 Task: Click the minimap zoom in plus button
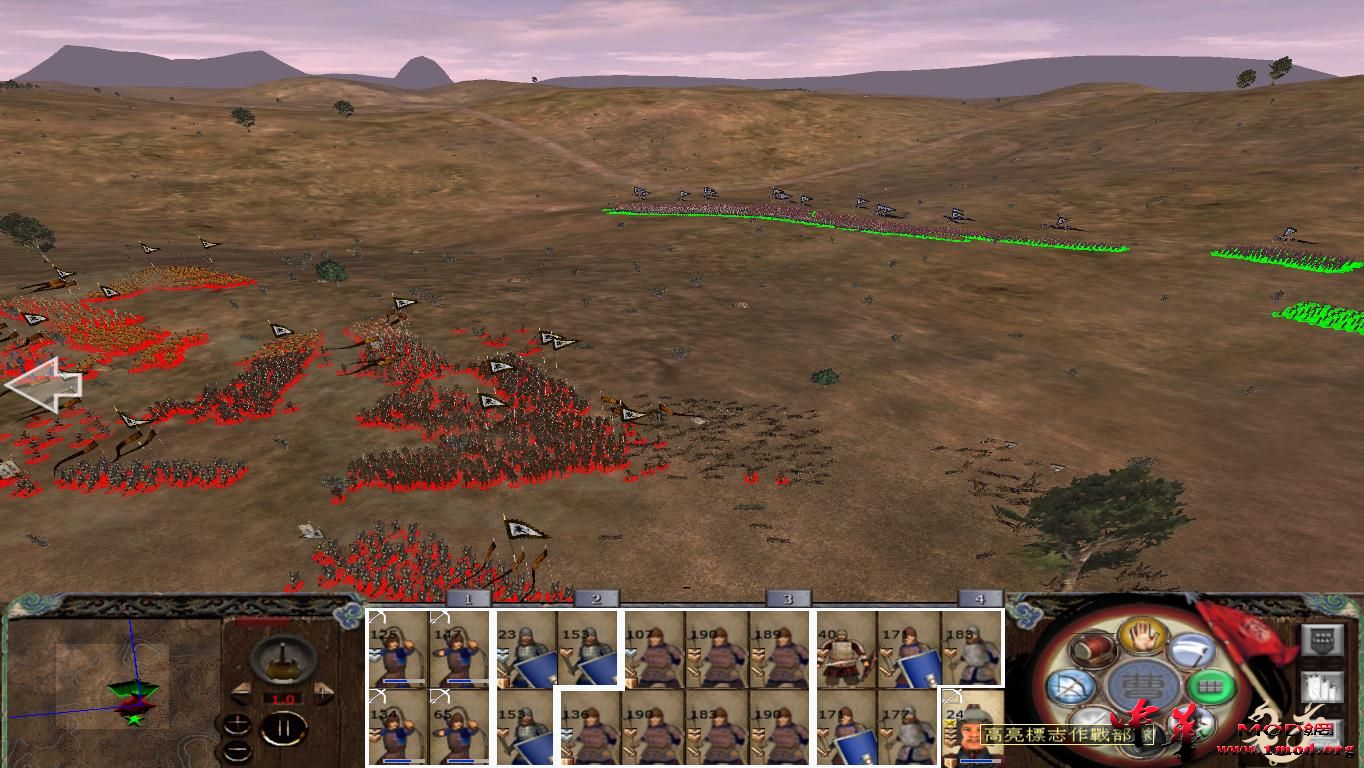click(238, 722)
